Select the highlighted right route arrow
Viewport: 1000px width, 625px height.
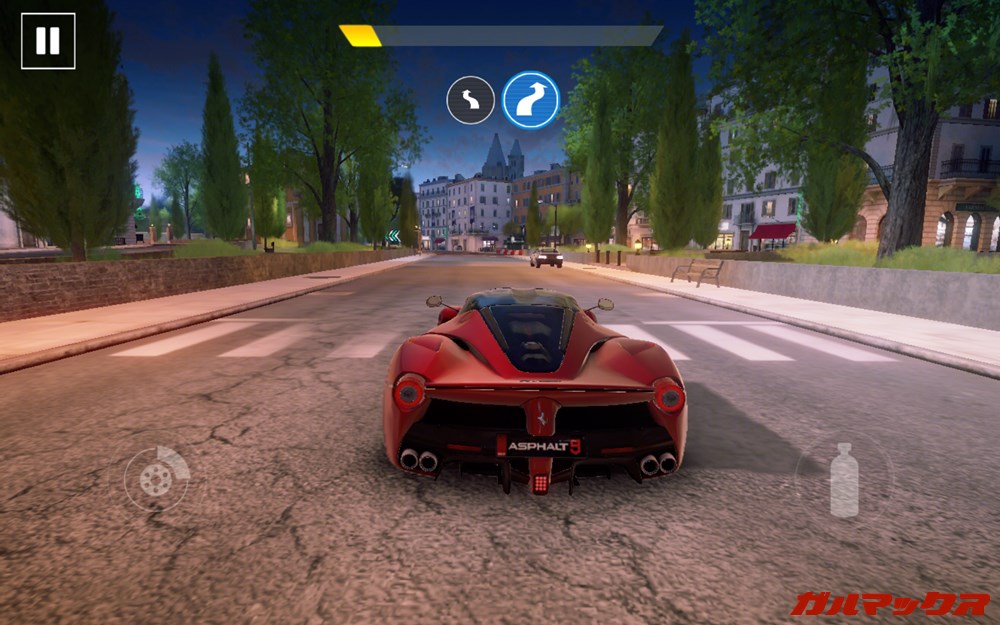coord(531,100)
